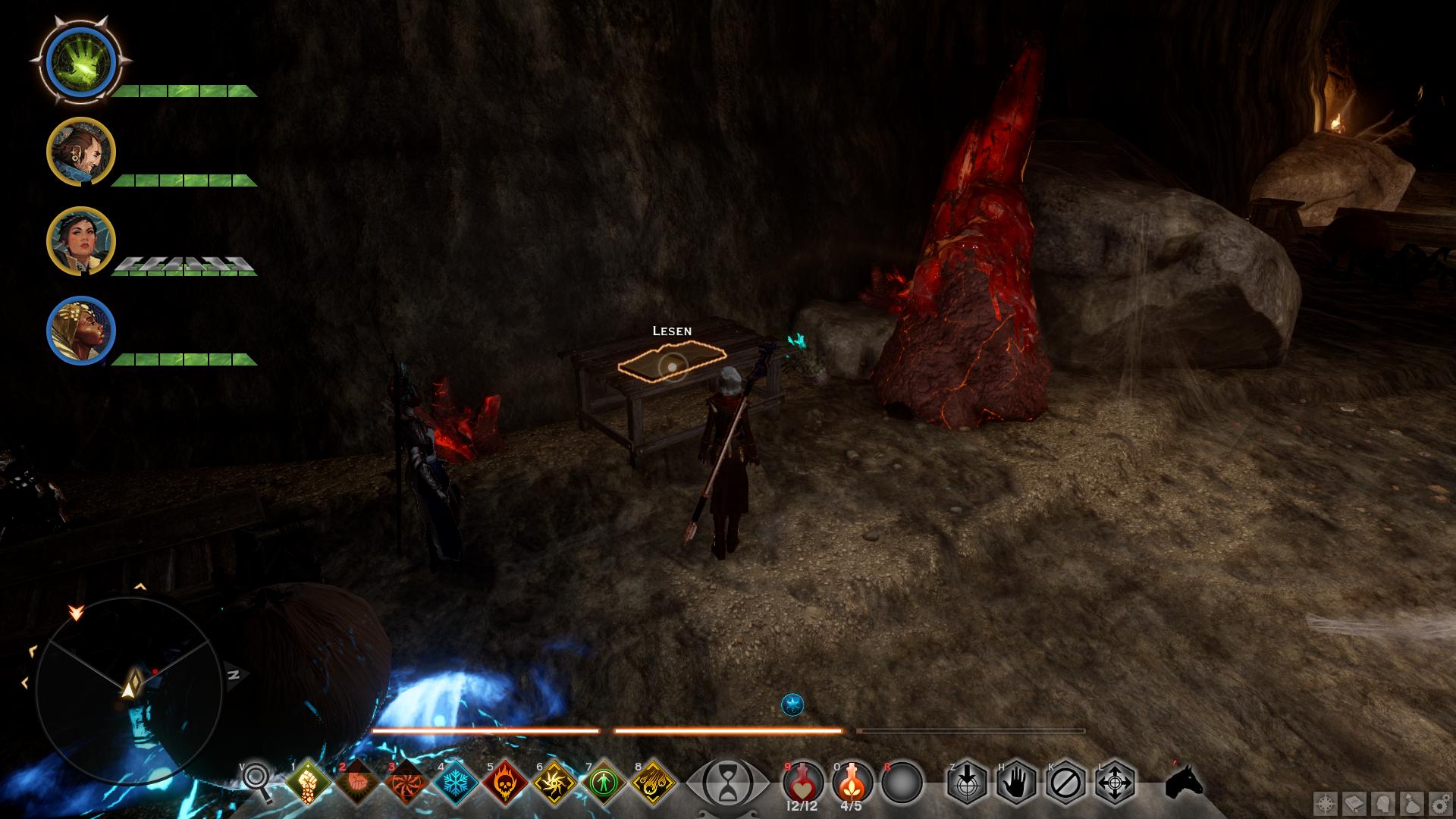Open the journal book button

(x=1354, y=803)
